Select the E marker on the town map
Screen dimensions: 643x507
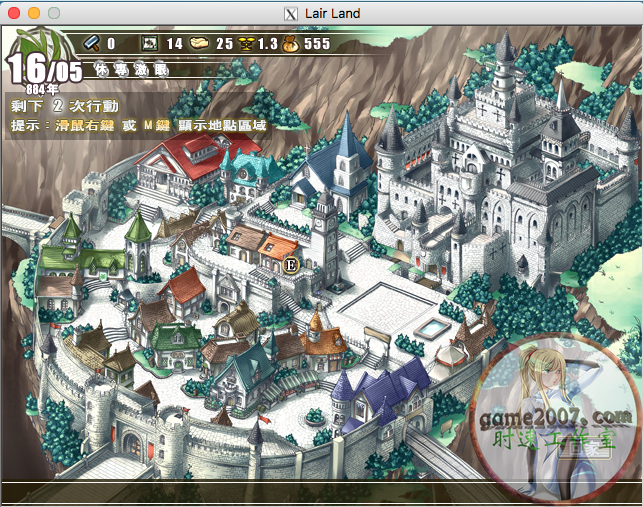tap(291, 265)
